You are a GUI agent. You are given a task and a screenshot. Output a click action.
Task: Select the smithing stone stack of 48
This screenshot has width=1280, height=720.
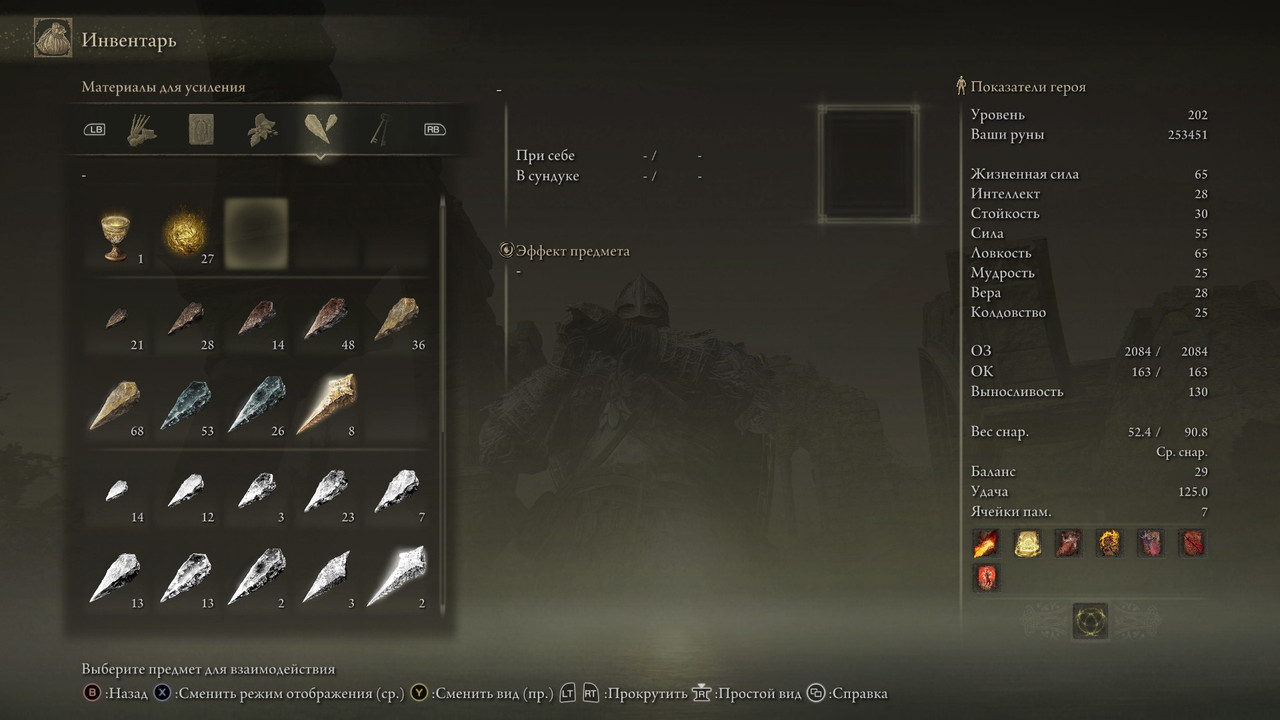coord(326,320)
